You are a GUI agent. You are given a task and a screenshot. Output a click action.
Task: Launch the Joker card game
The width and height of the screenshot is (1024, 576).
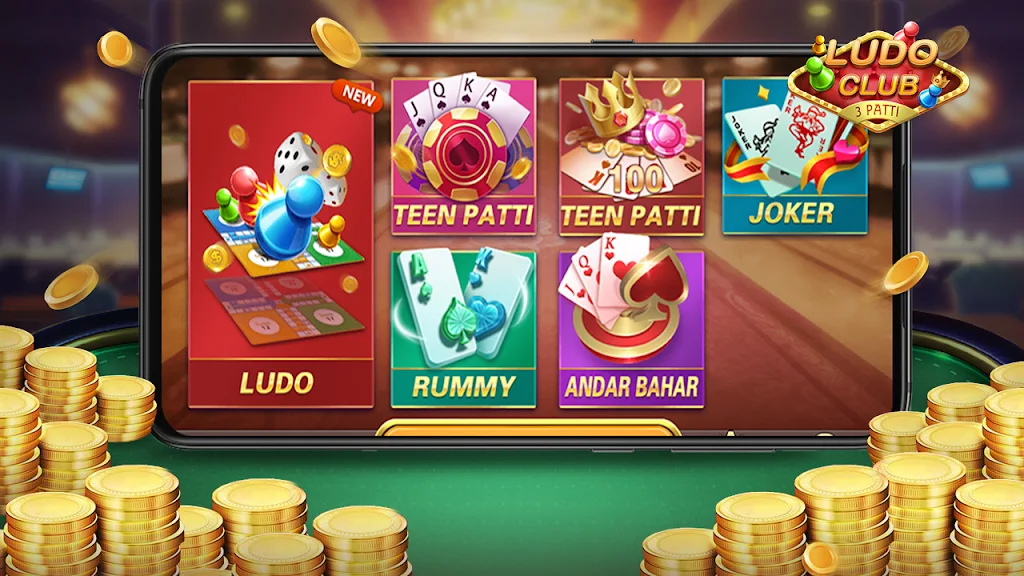tap(795, 157)
